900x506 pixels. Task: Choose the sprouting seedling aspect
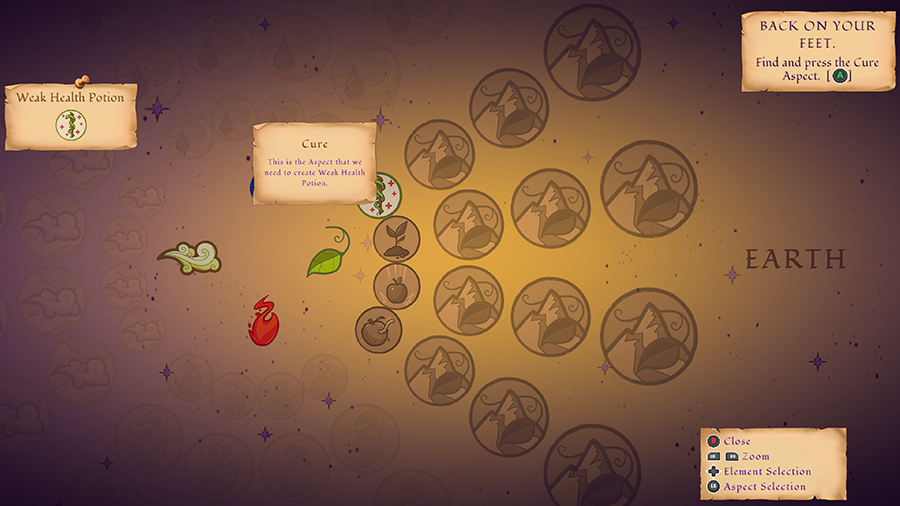pyautogui.click(x=397, y=239)
